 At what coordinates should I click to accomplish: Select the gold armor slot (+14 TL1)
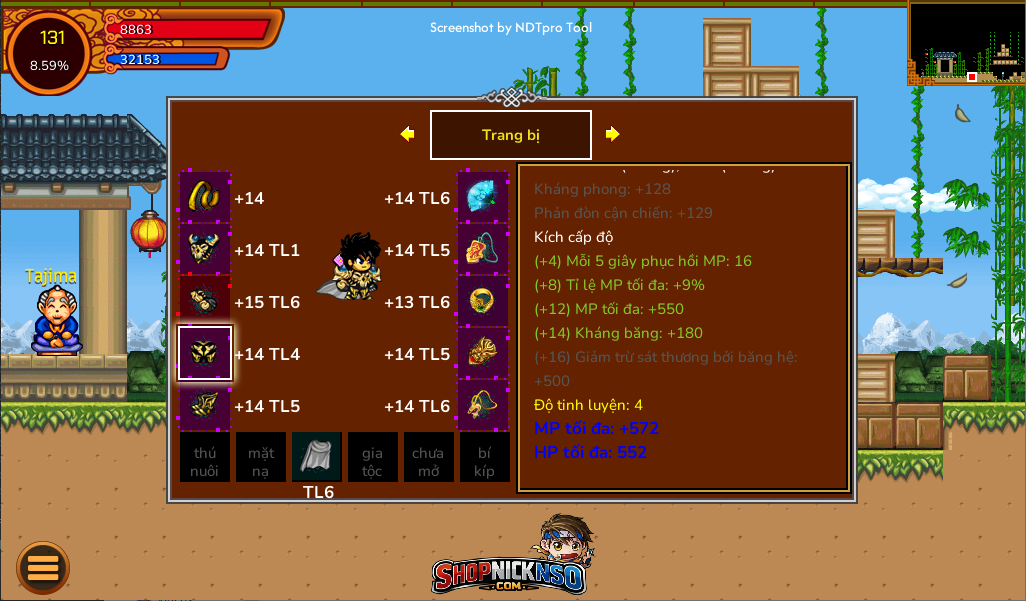(205, 249)
